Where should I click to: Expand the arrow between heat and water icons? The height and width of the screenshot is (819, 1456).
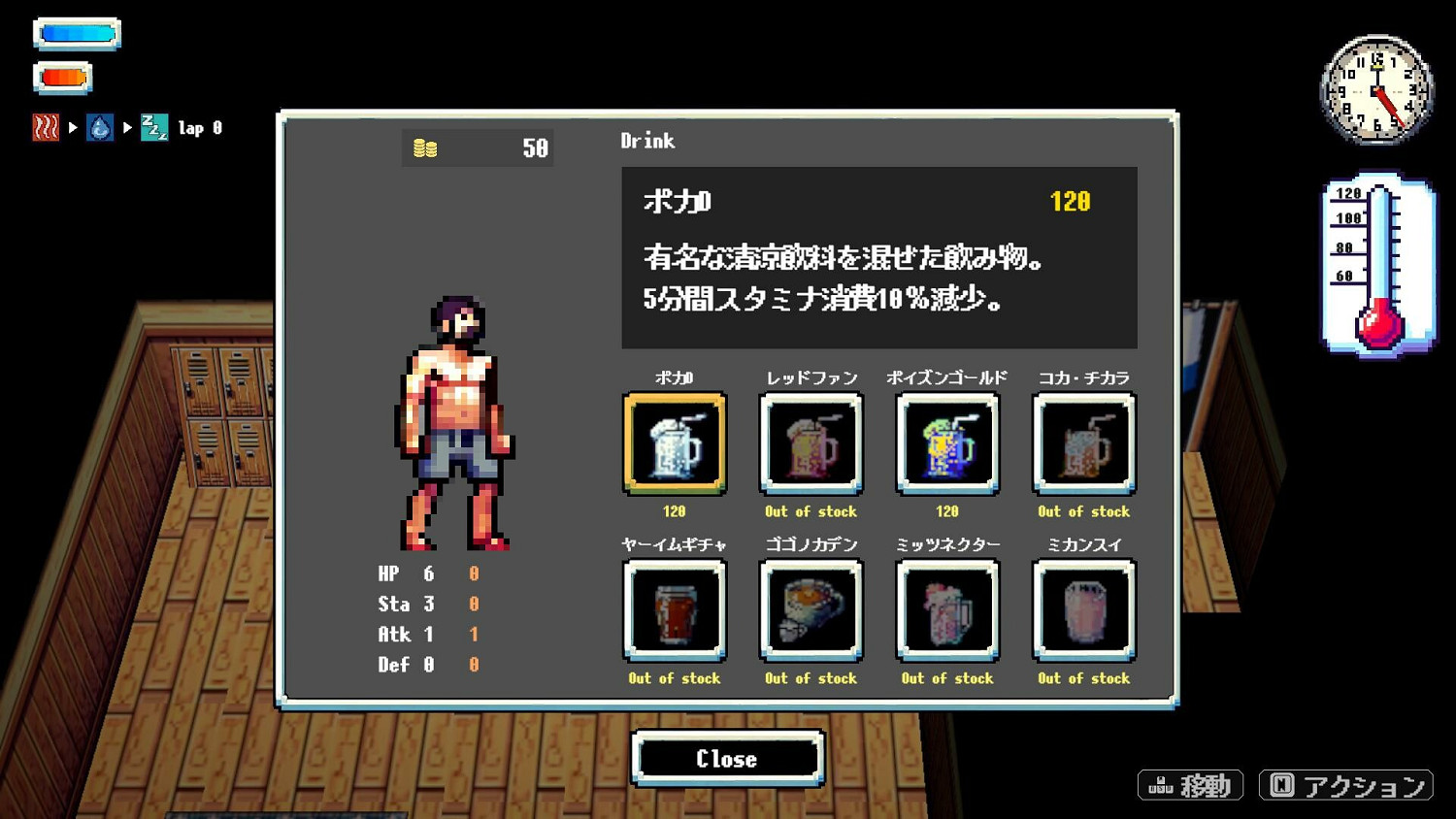pos(73,127)
